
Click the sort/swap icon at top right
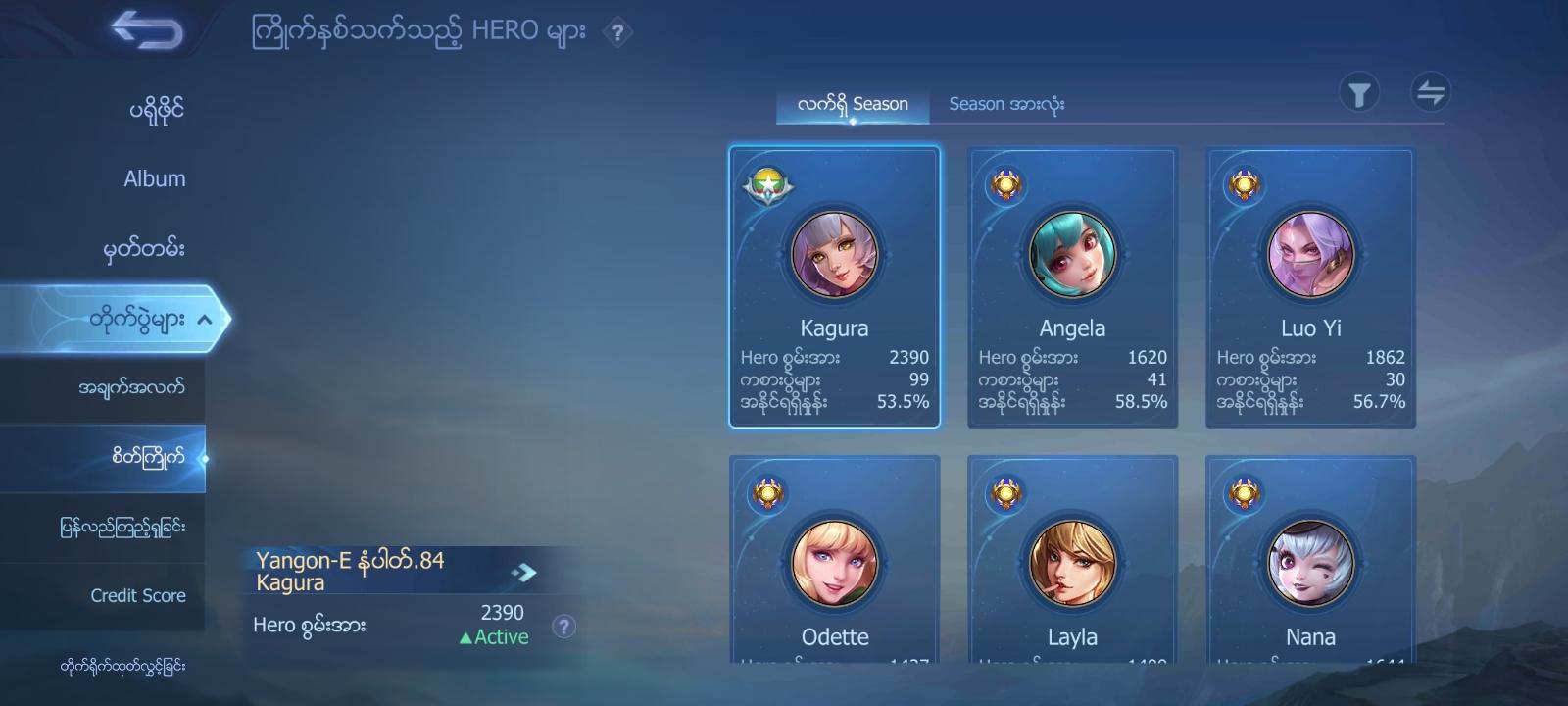click(x=1431, y=91)
